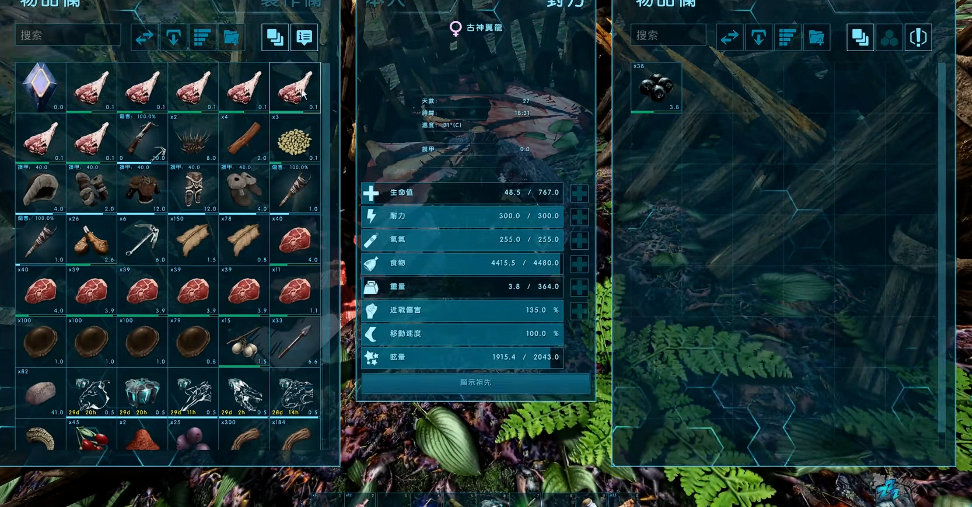Click the speech-bubble info icon in left toolbar
972x507 pixels.
click(304, 38)
